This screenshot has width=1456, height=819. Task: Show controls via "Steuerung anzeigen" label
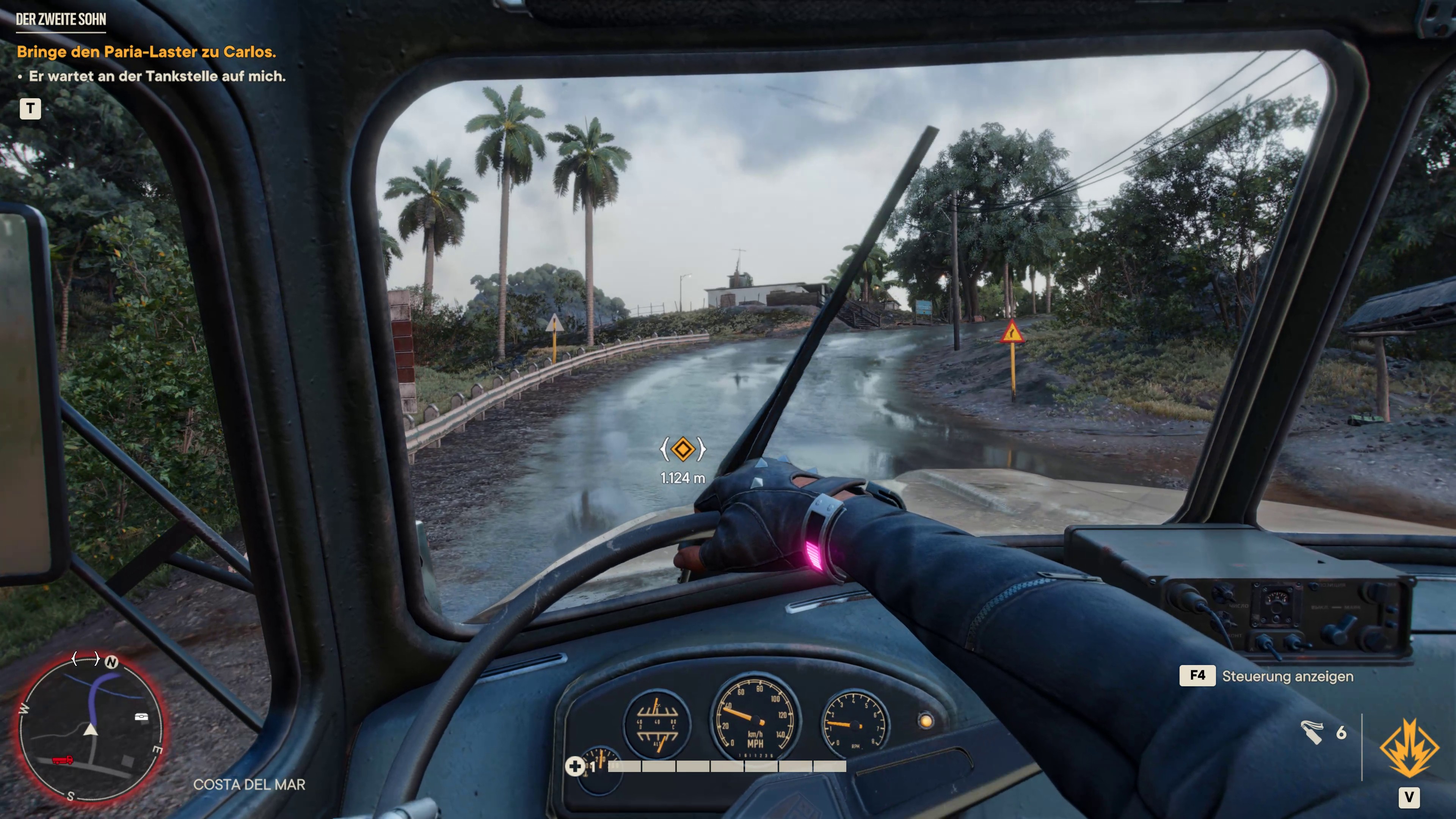(1287, 676)
